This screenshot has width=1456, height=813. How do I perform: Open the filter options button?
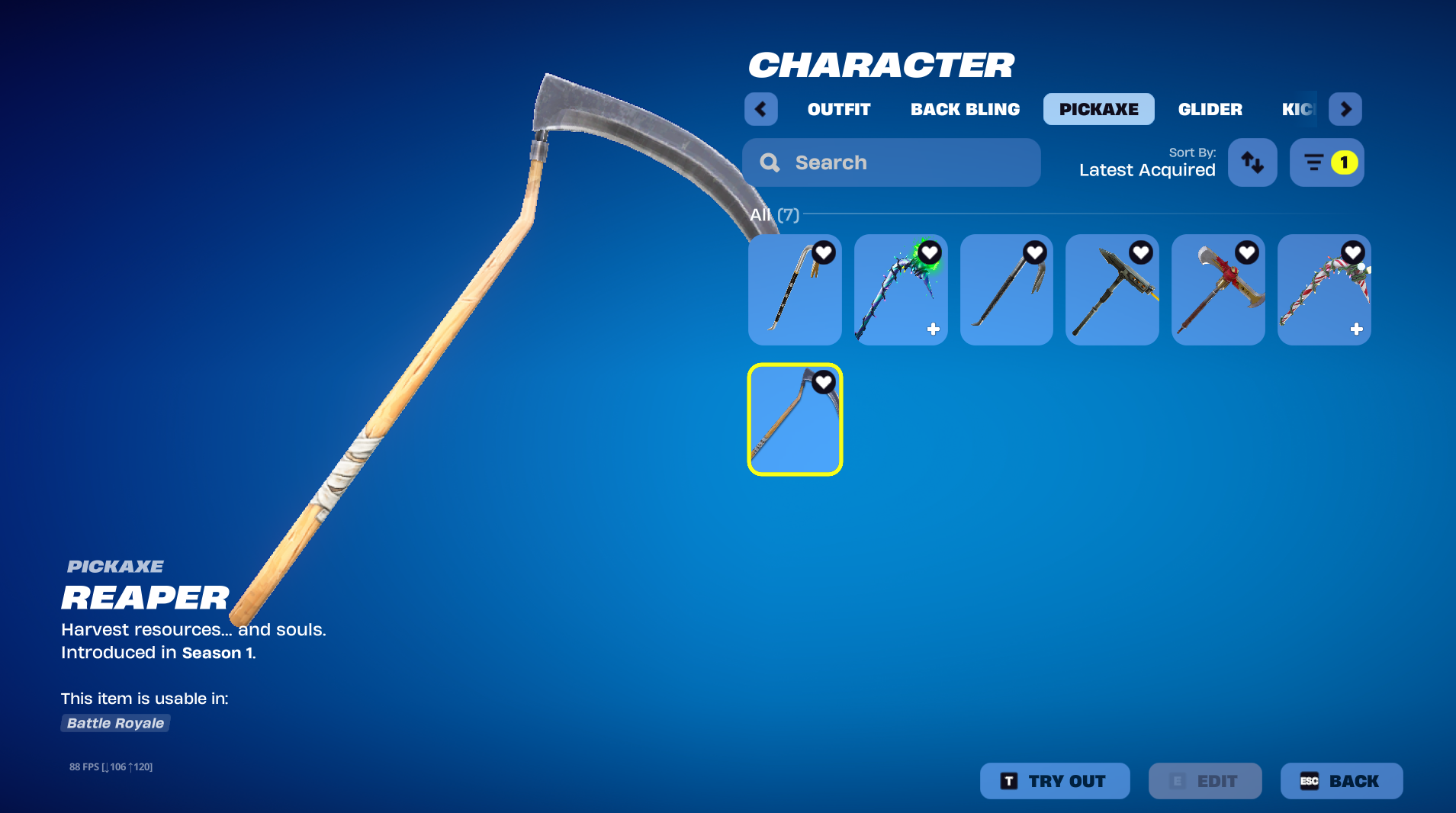(x=1326, y=162)
